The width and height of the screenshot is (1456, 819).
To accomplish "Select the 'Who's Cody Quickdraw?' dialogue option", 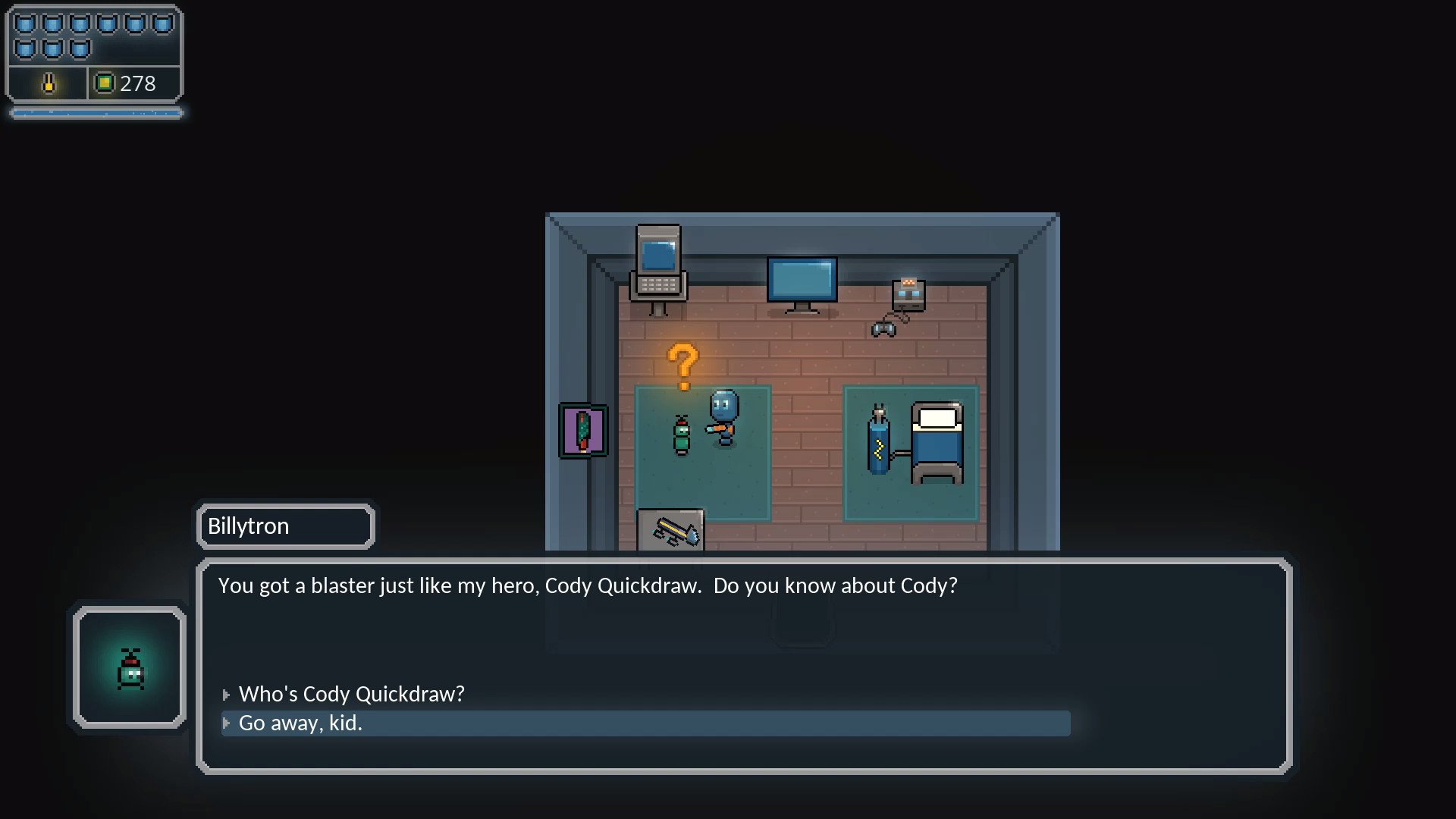I will point(351,694).
